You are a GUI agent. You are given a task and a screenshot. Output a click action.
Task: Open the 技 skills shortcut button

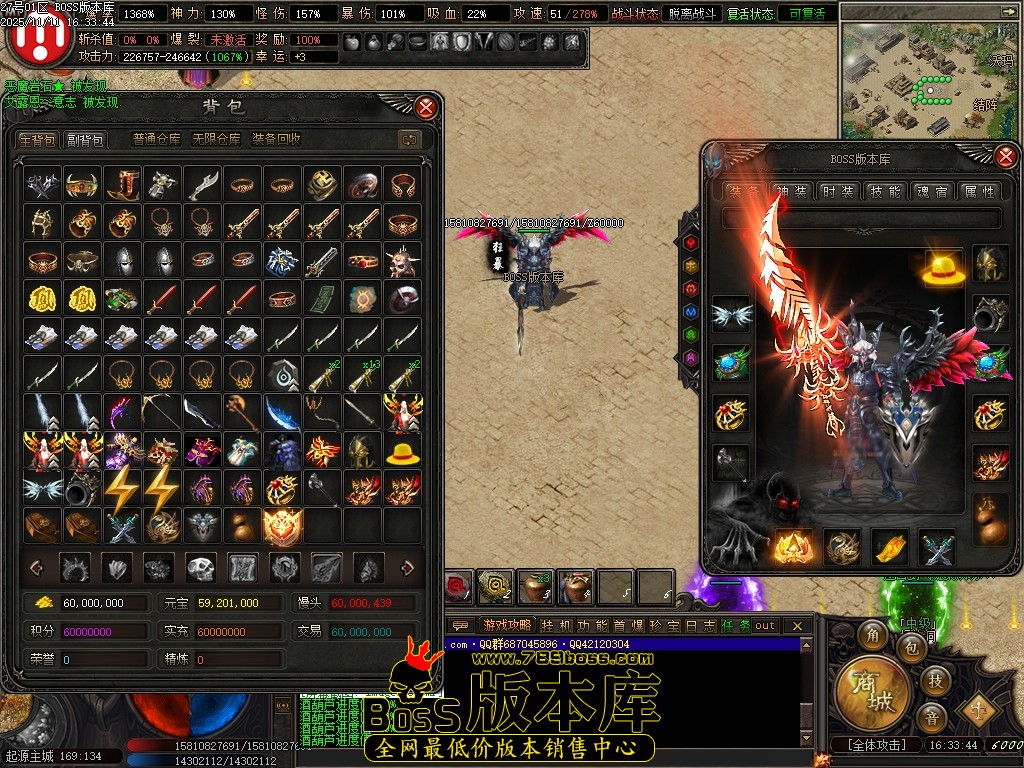click(x=935, y=680)
